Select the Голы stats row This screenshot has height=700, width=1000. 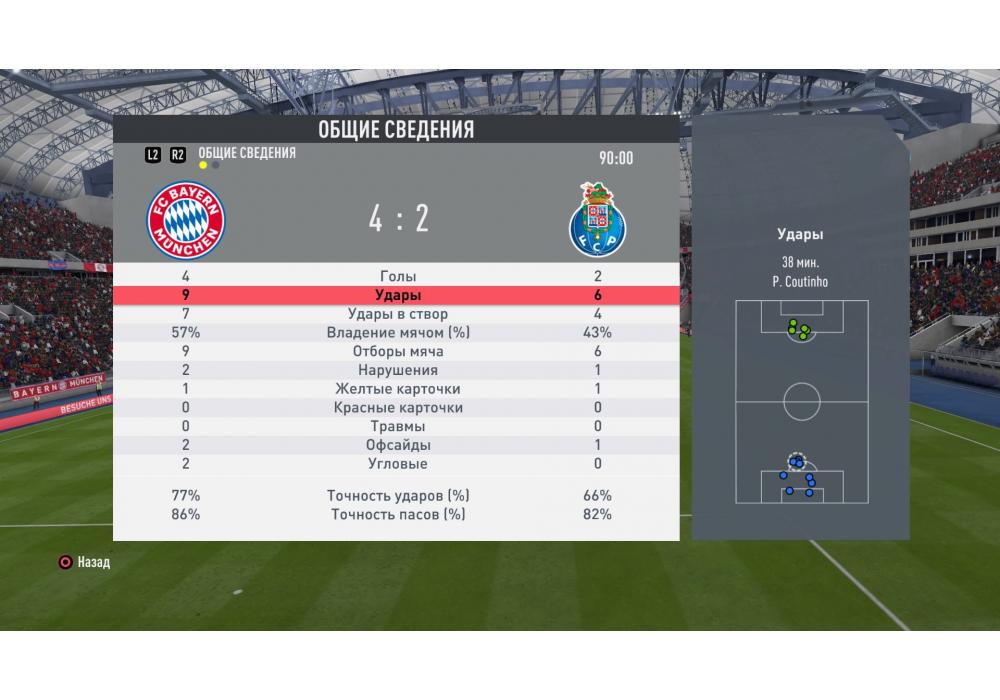[x=398, y=276]
